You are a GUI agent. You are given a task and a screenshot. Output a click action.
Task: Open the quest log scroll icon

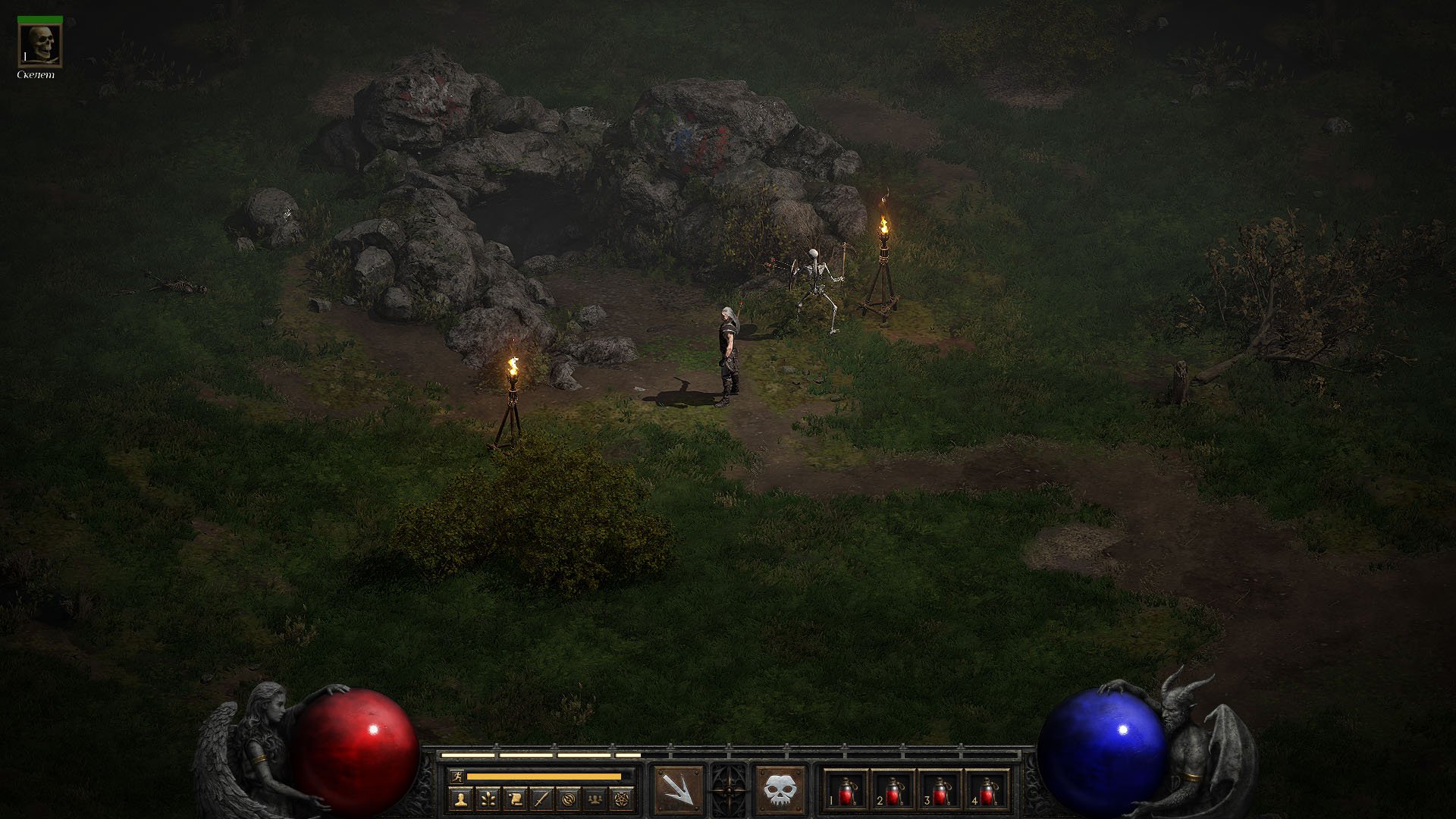[515, 799]
